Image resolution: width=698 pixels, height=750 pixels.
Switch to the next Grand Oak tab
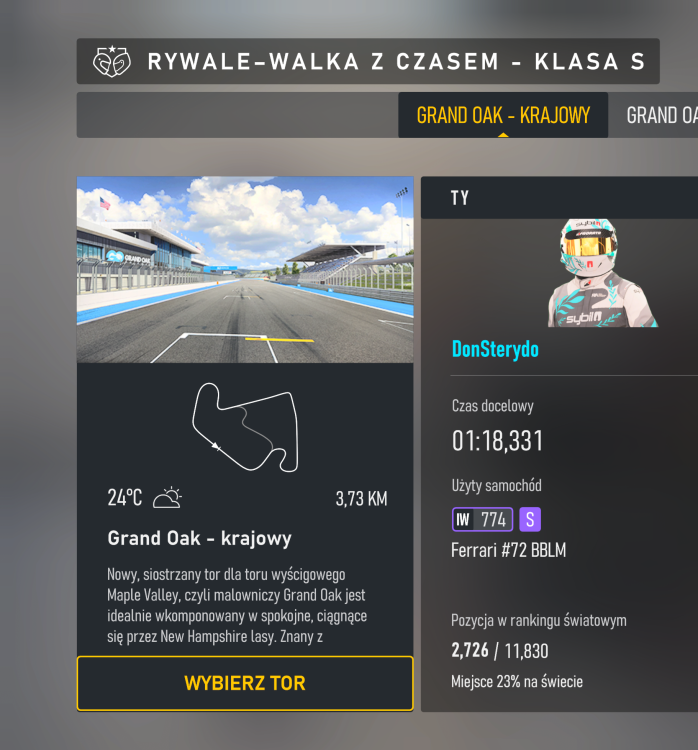coord(660,115)
